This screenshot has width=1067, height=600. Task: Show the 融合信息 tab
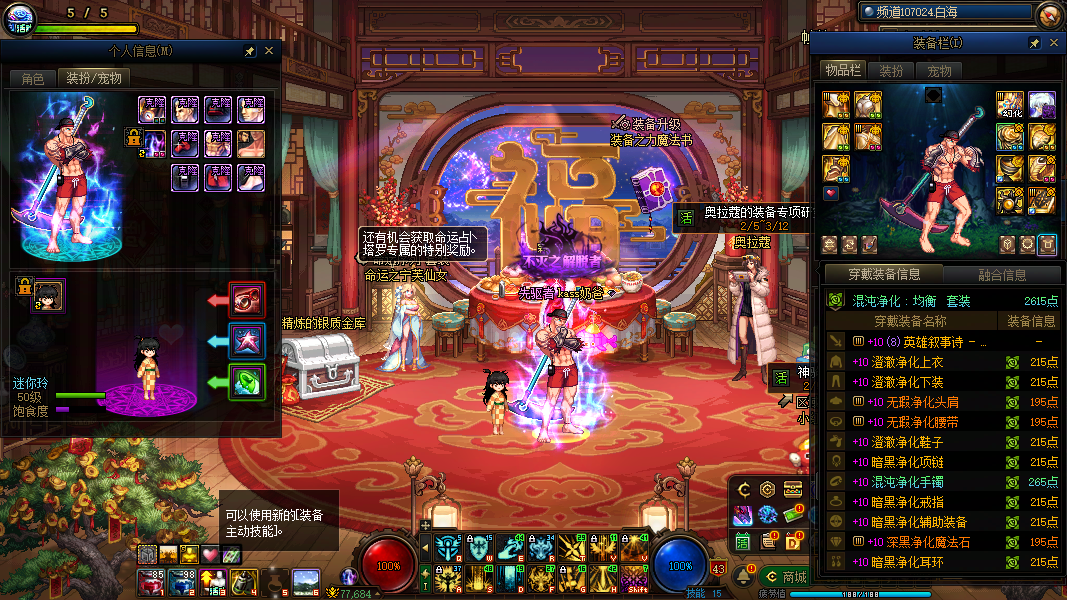tap(1000, 275)
